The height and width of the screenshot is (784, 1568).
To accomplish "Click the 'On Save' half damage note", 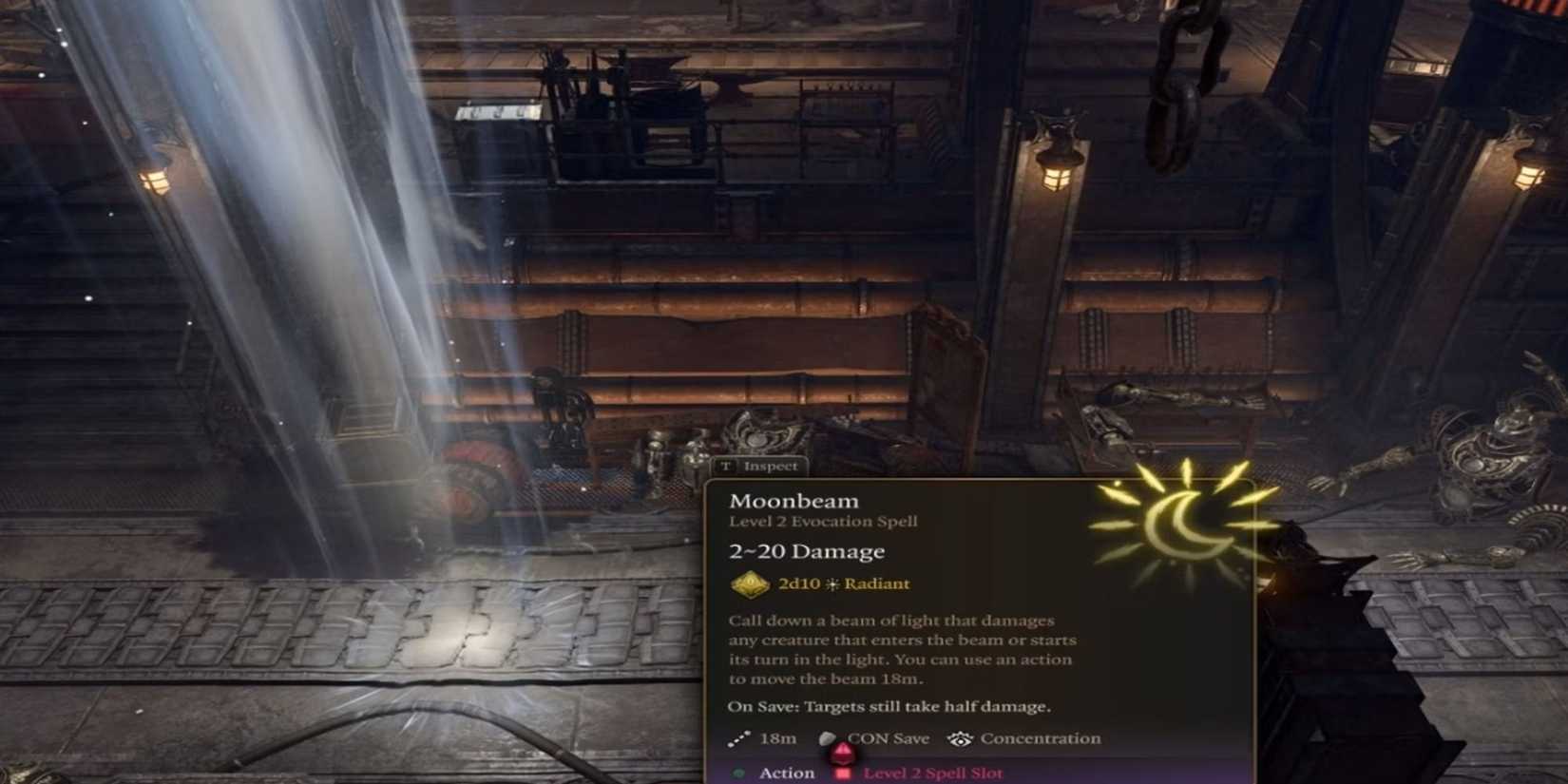I will click(889, 706).
